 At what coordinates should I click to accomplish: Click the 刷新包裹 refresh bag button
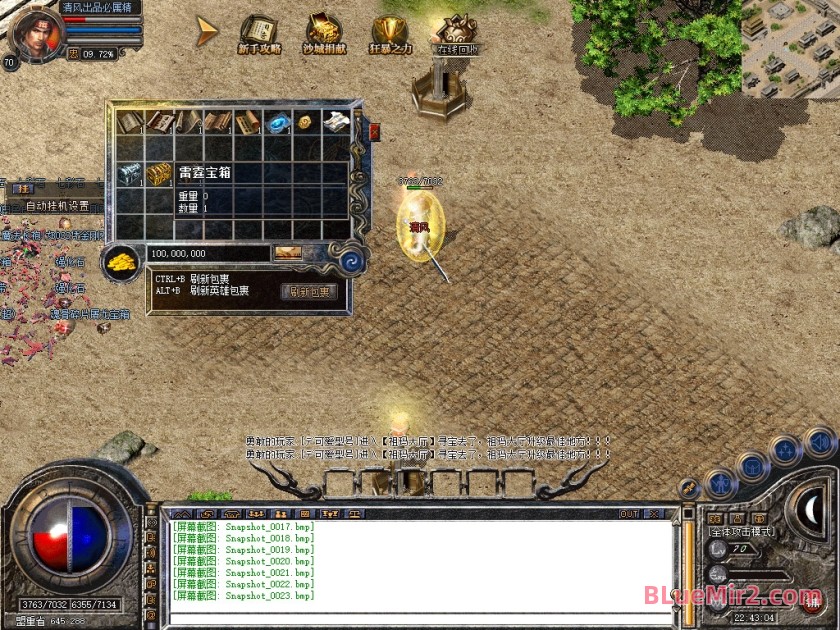pyautogui.click(x=309, y=292)
